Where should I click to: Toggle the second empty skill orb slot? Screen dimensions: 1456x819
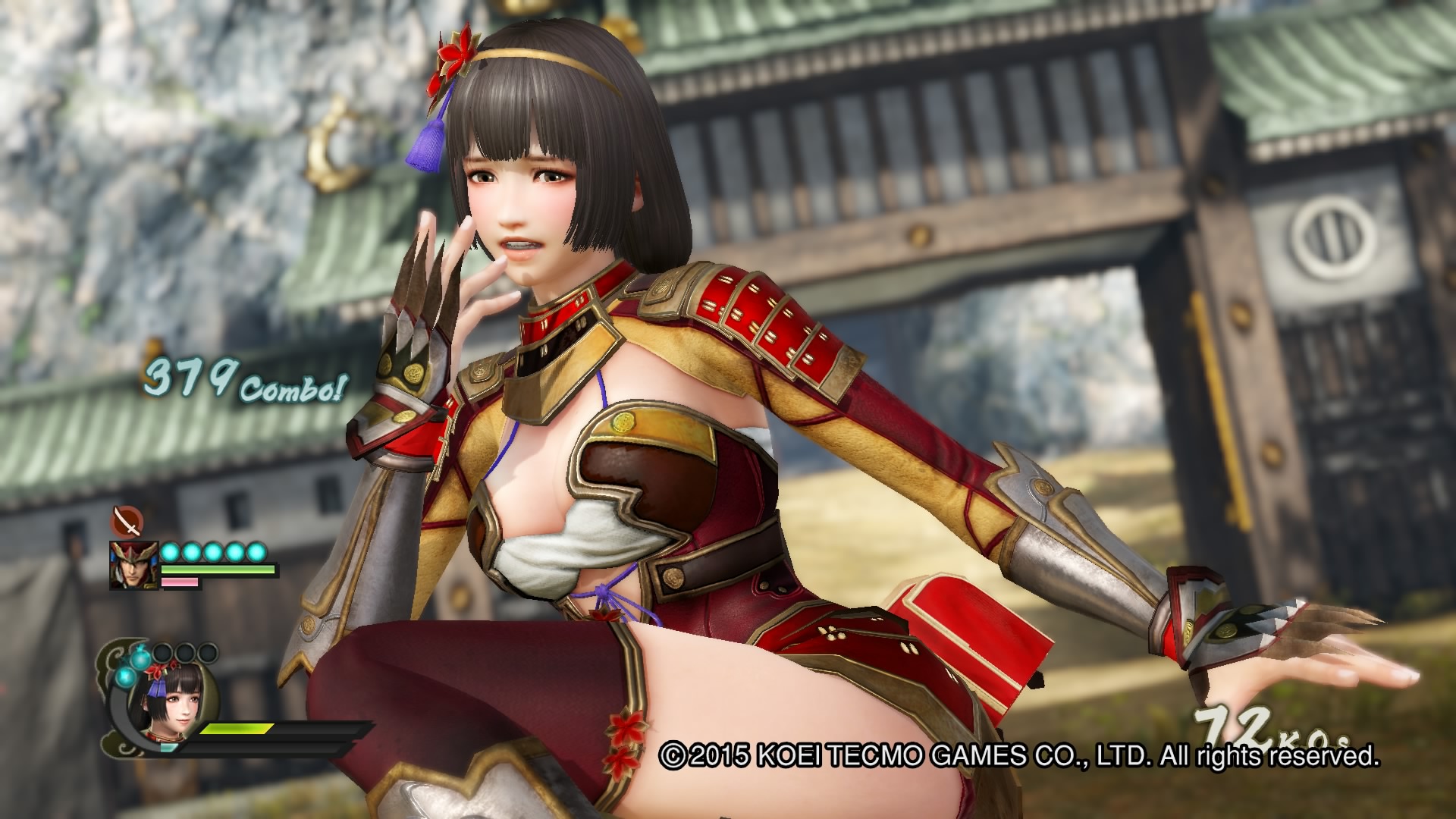pyautogui.click(x=184, y=653)
